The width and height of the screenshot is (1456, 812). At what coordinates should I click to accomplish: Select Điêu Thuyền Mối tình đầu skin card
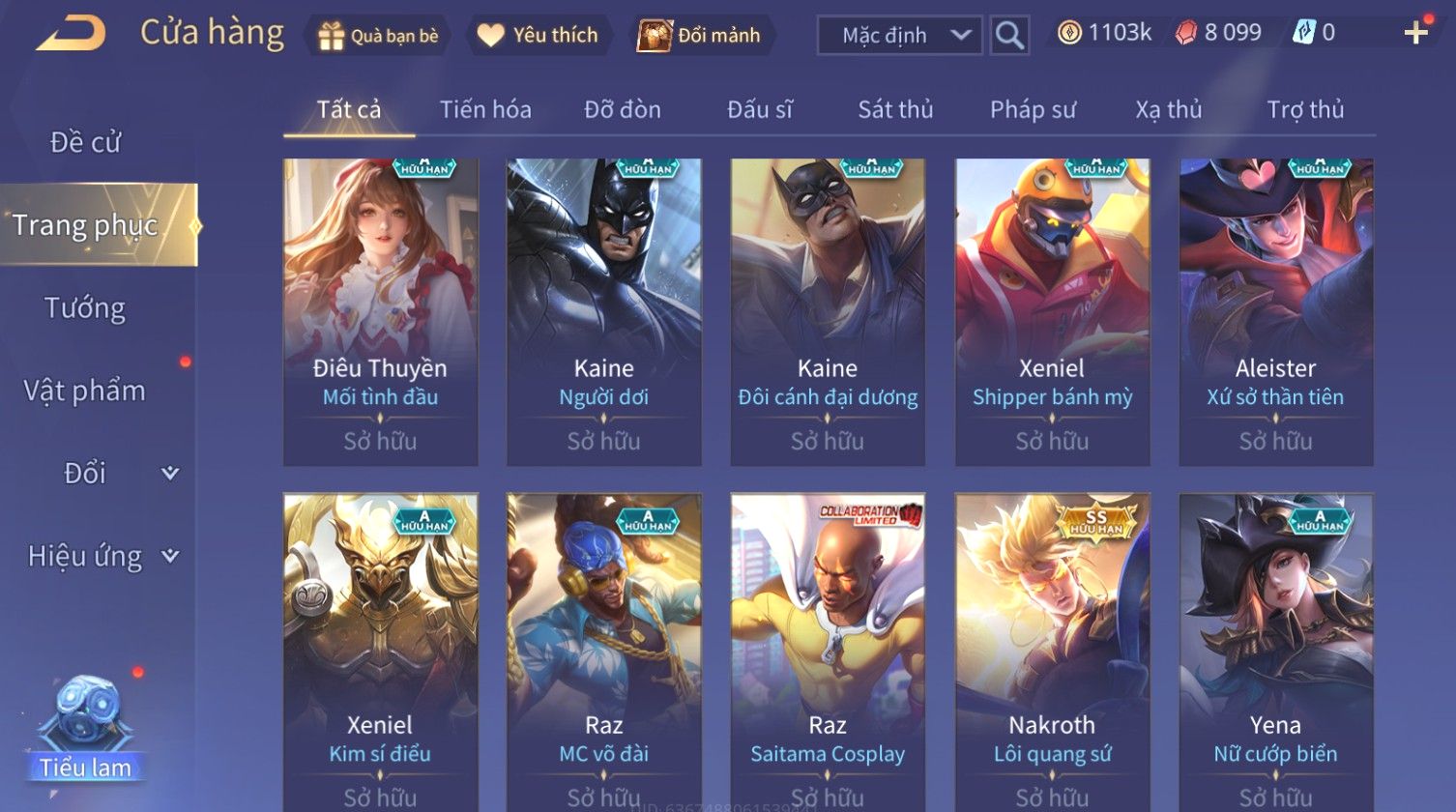point(380,311)
